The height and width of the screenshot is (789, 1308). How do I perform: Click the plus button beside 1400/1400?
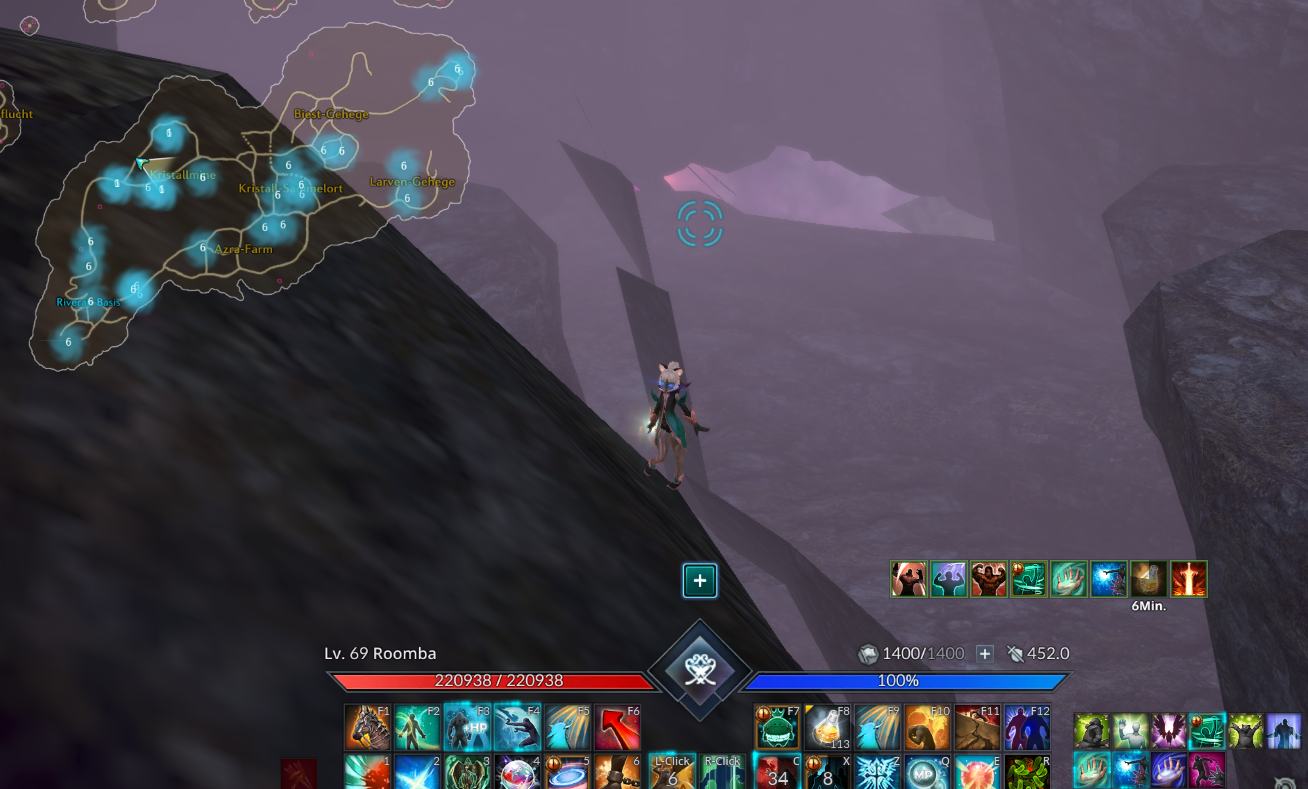984,653
